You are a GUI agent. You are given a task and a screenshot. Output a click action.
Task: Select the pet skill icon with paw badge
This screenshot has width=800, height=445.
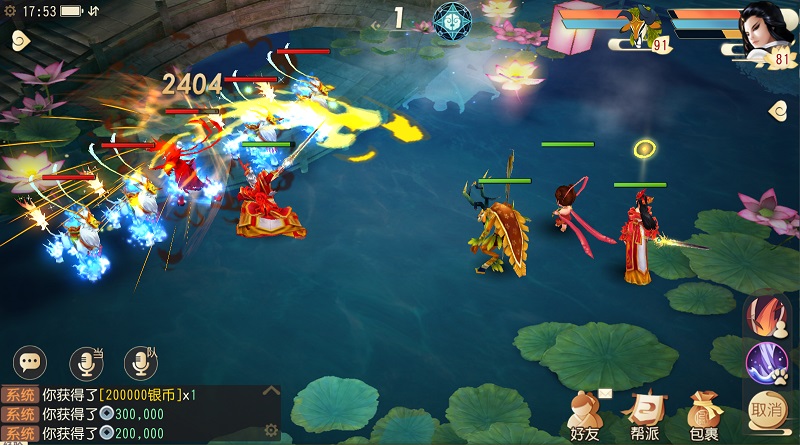766,362
